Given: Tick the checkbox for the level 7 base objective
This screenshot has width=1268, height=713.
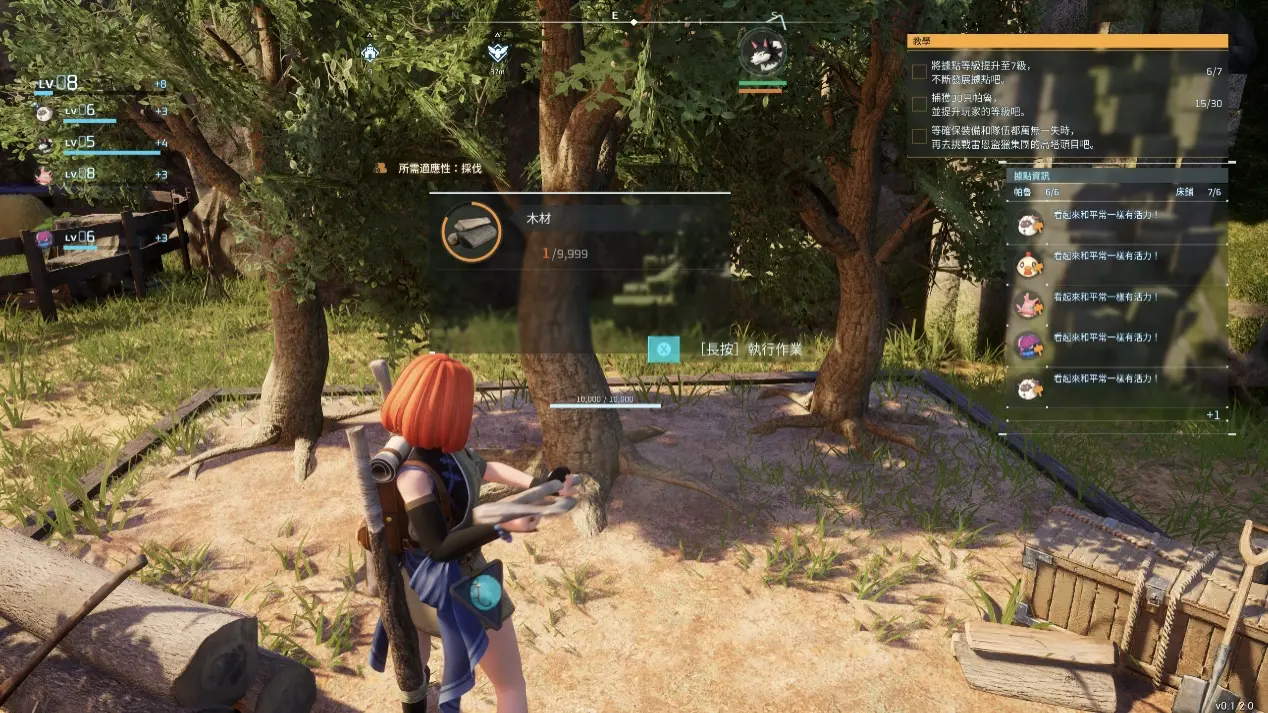Looking at the screenshot, I should click(x=919, y=71).
